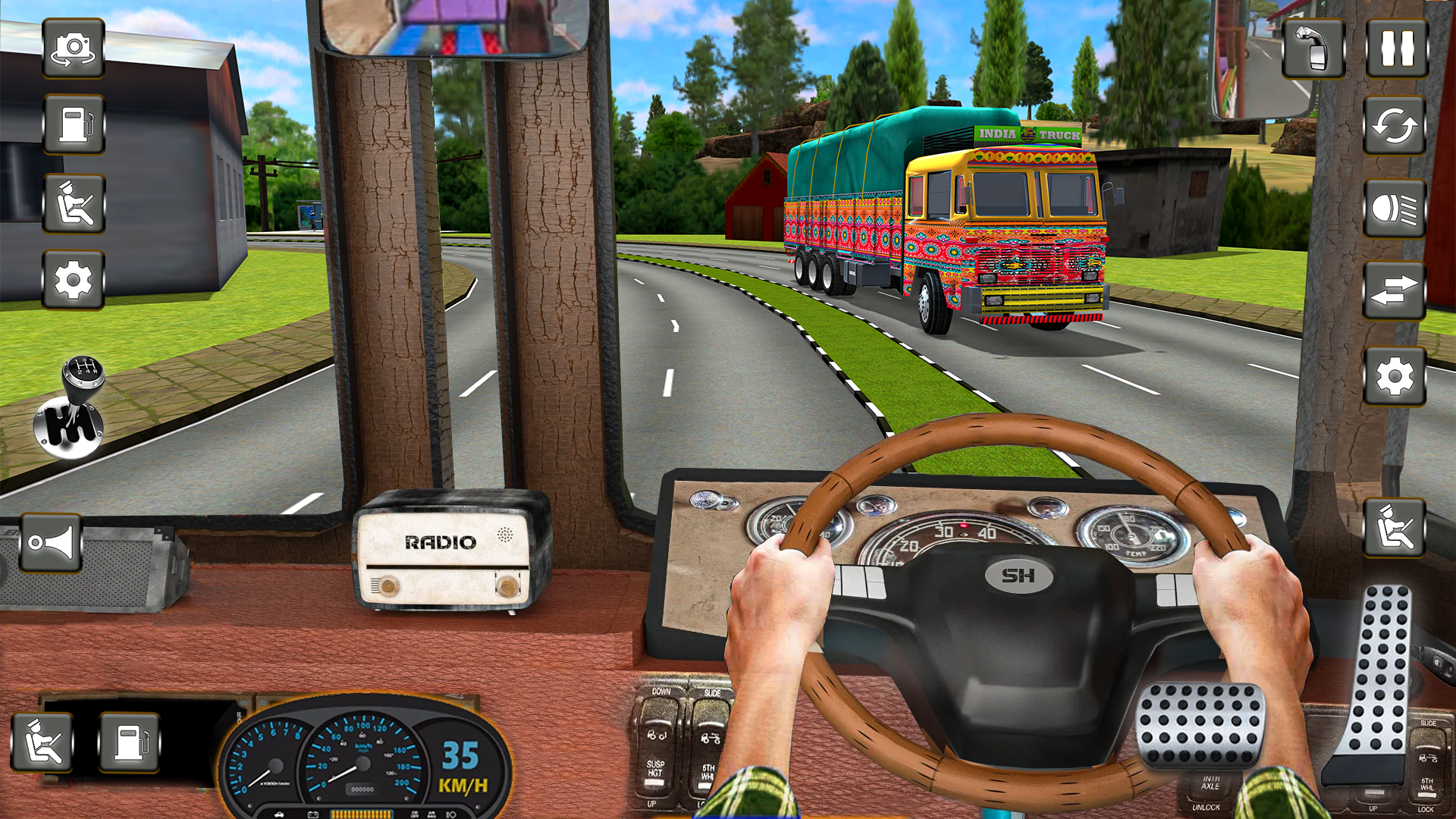Open the left-side settings gear

tap(74, 279)
